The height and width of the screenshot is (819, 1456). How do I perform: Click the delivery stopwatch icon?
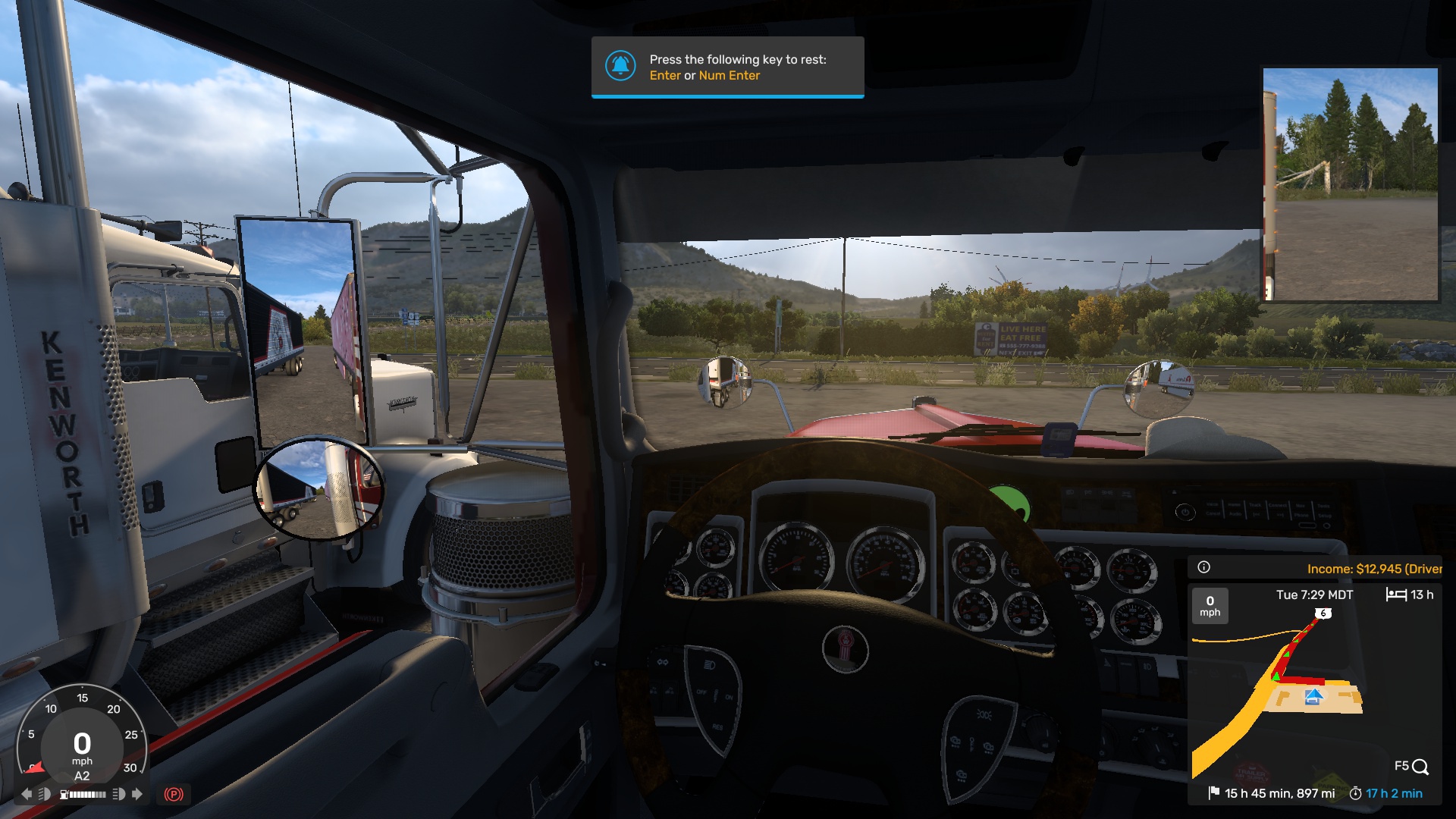click(x=1355, y=793)
